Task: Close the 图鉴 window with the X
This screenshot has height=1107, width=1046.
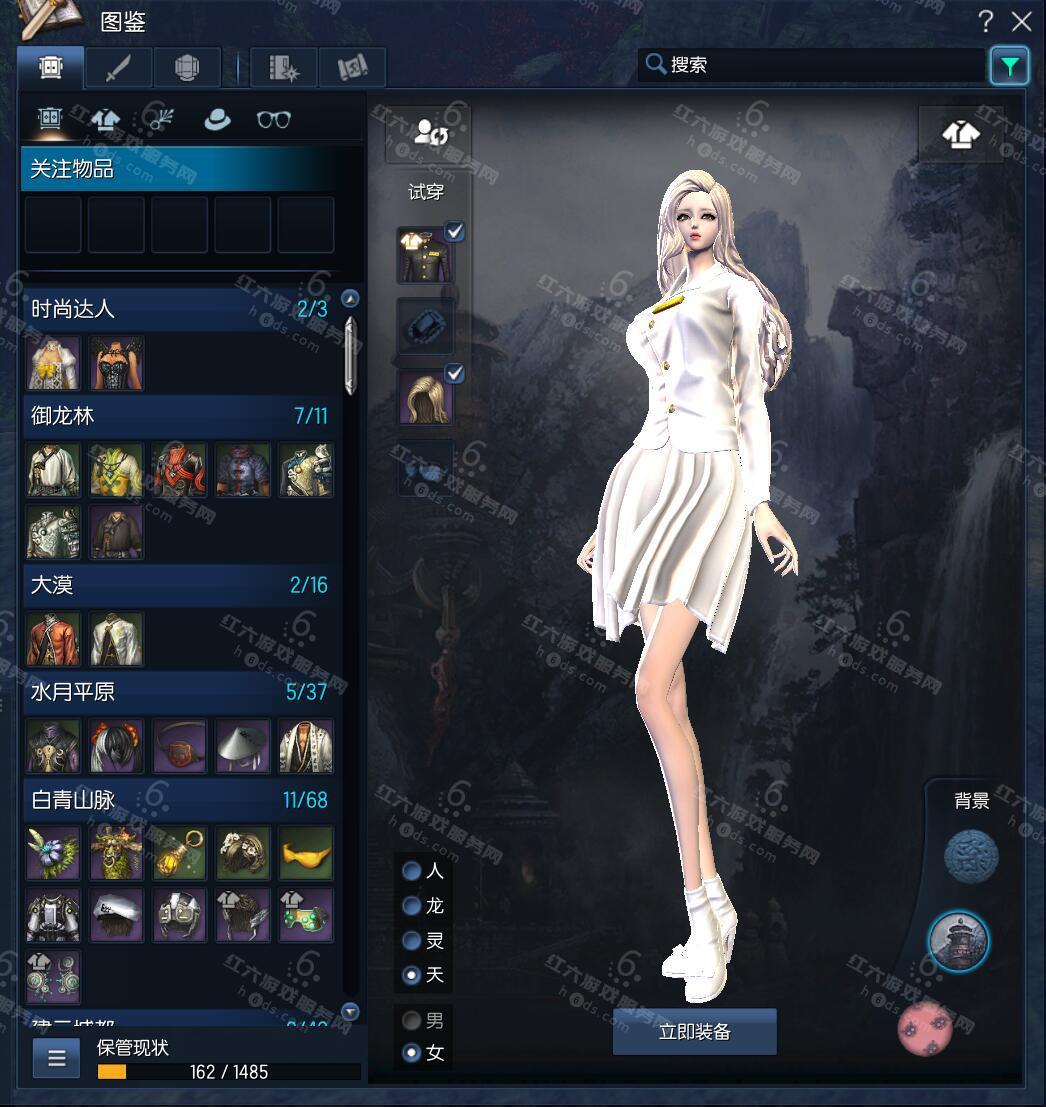Action: click(x=1021, y=21)
